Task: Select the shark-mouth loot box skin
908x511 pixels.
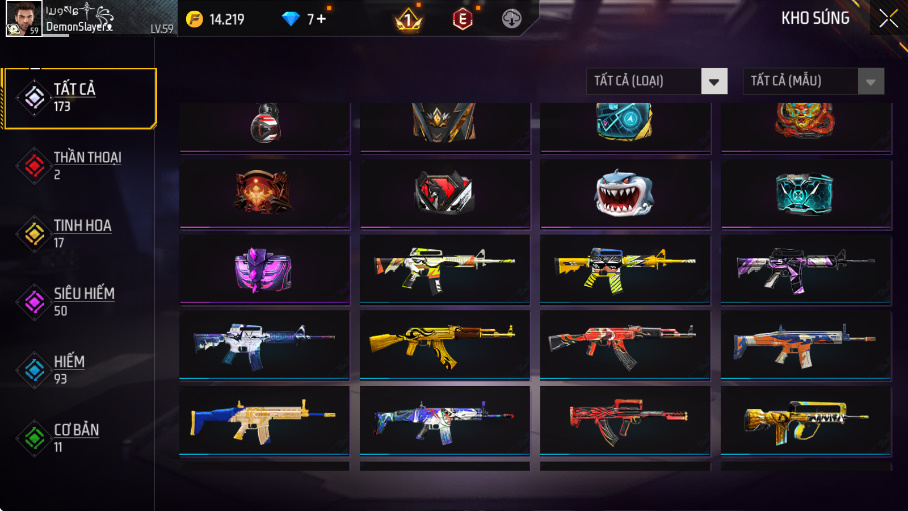Action: click(x=625, y=193)
